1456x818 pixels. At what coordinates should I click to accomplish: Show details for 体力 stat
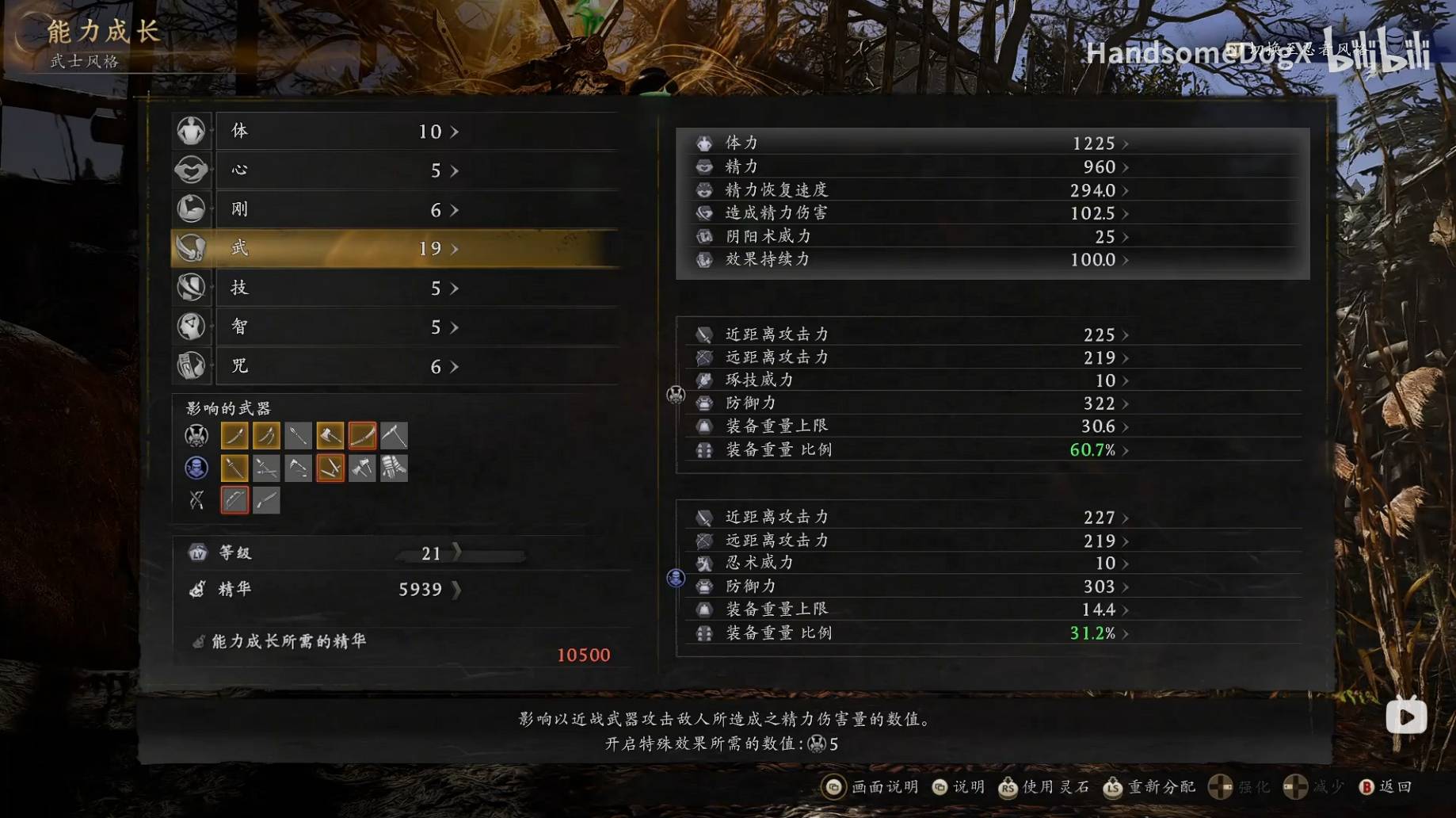(911, 143)
